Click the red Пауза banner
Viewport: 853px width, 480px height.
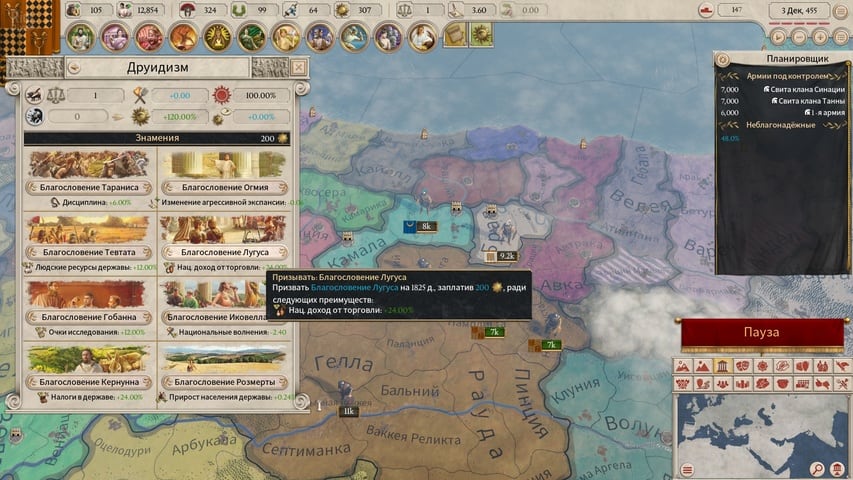tap(762, 333)
